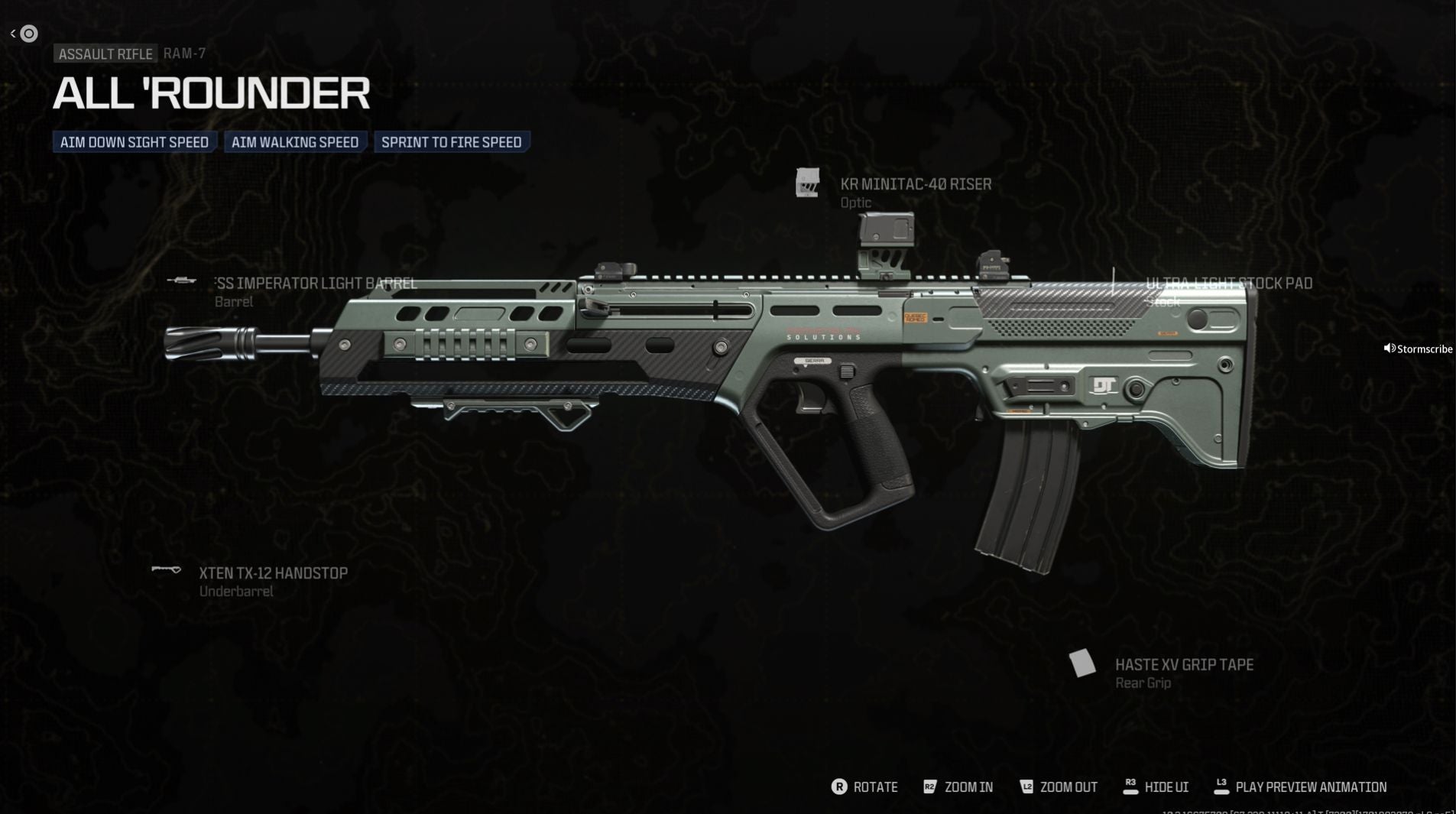Click the Stormscribe speaker icon
This screenshot has width=1456, height=814.
(1390, 348)
